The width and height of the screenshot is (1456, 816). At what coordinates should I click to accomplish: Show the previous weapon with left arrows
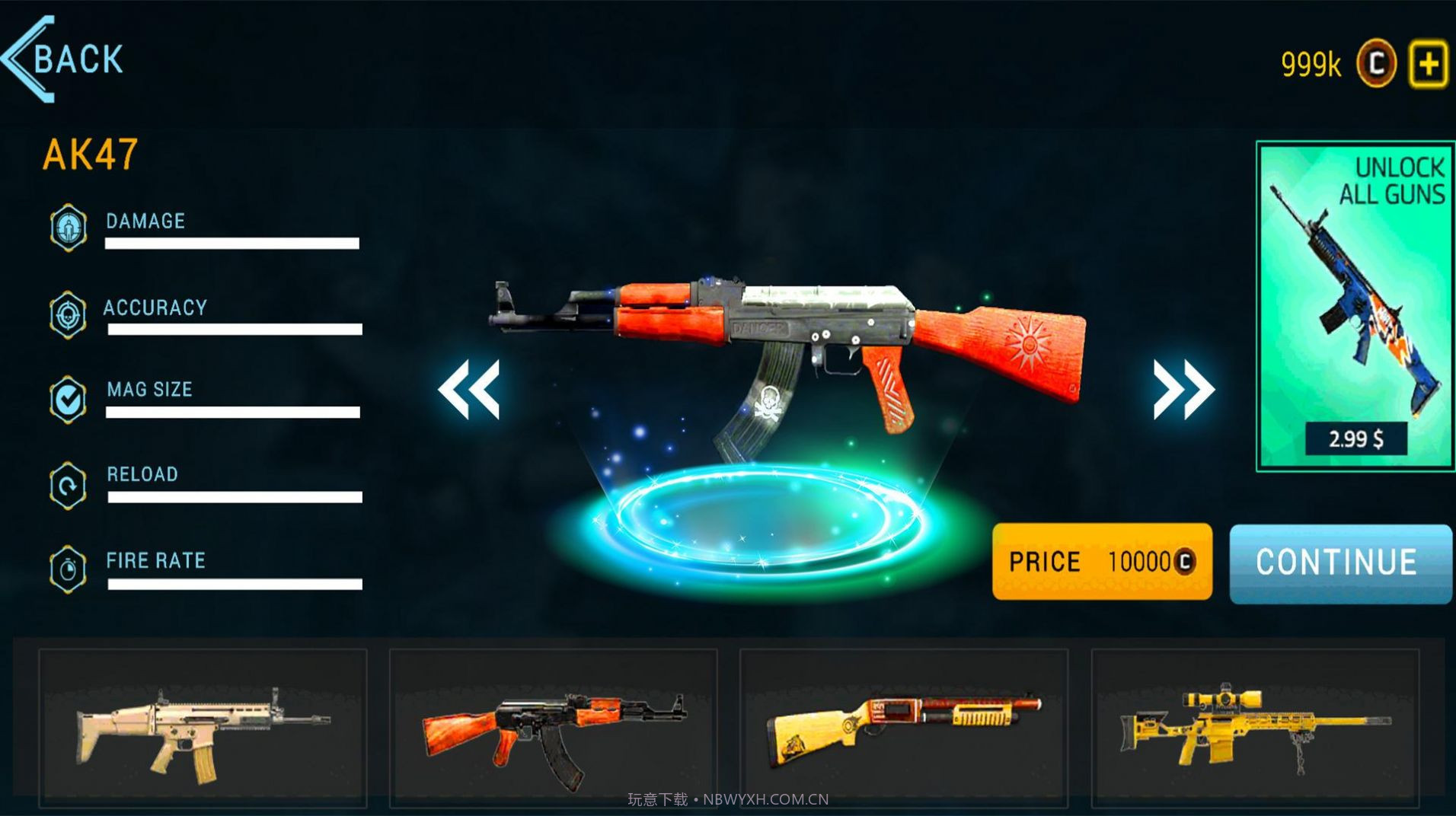click(469, 389)
